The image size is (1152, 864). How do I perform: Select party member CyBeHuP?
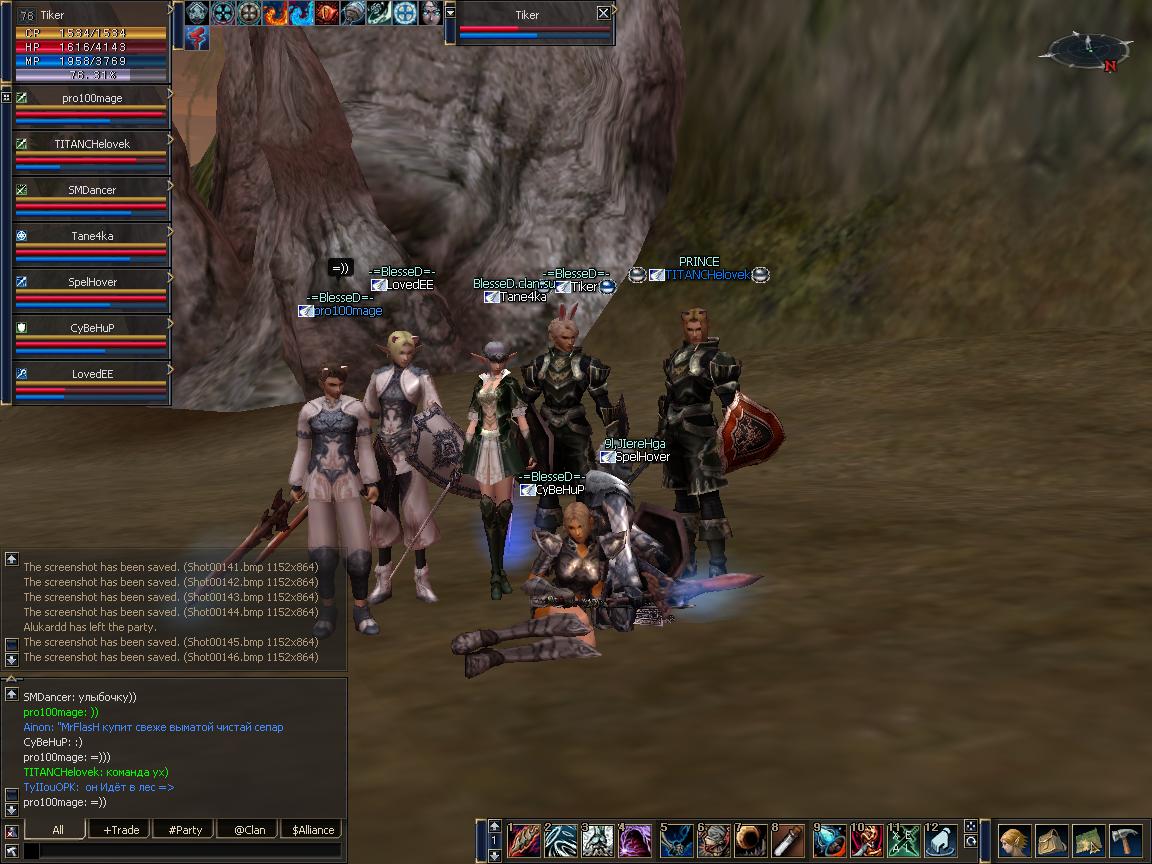pos(91,328)
